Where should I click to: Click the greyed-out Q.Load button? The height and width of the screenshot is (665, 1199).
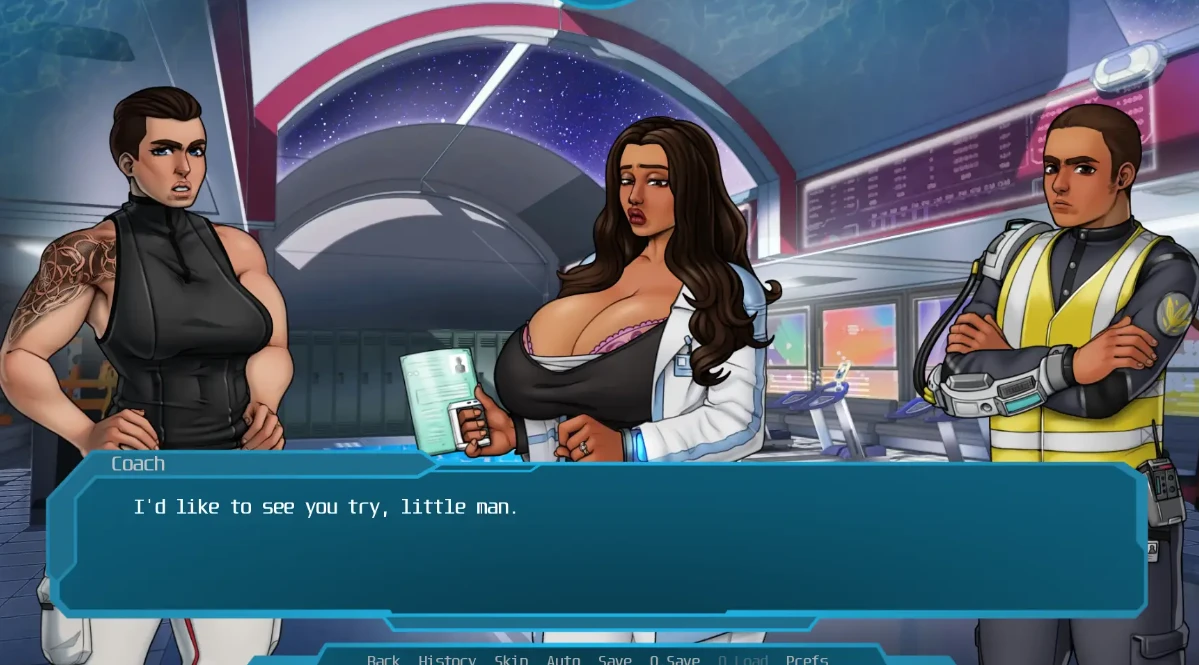(743, 659)
